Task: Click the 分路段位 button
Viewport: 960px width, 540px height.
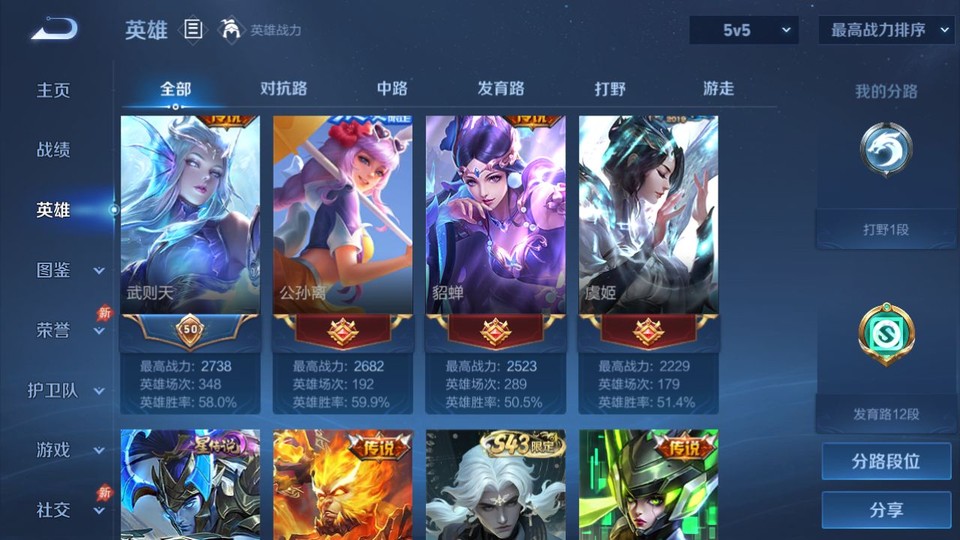Action: [886, 462]
